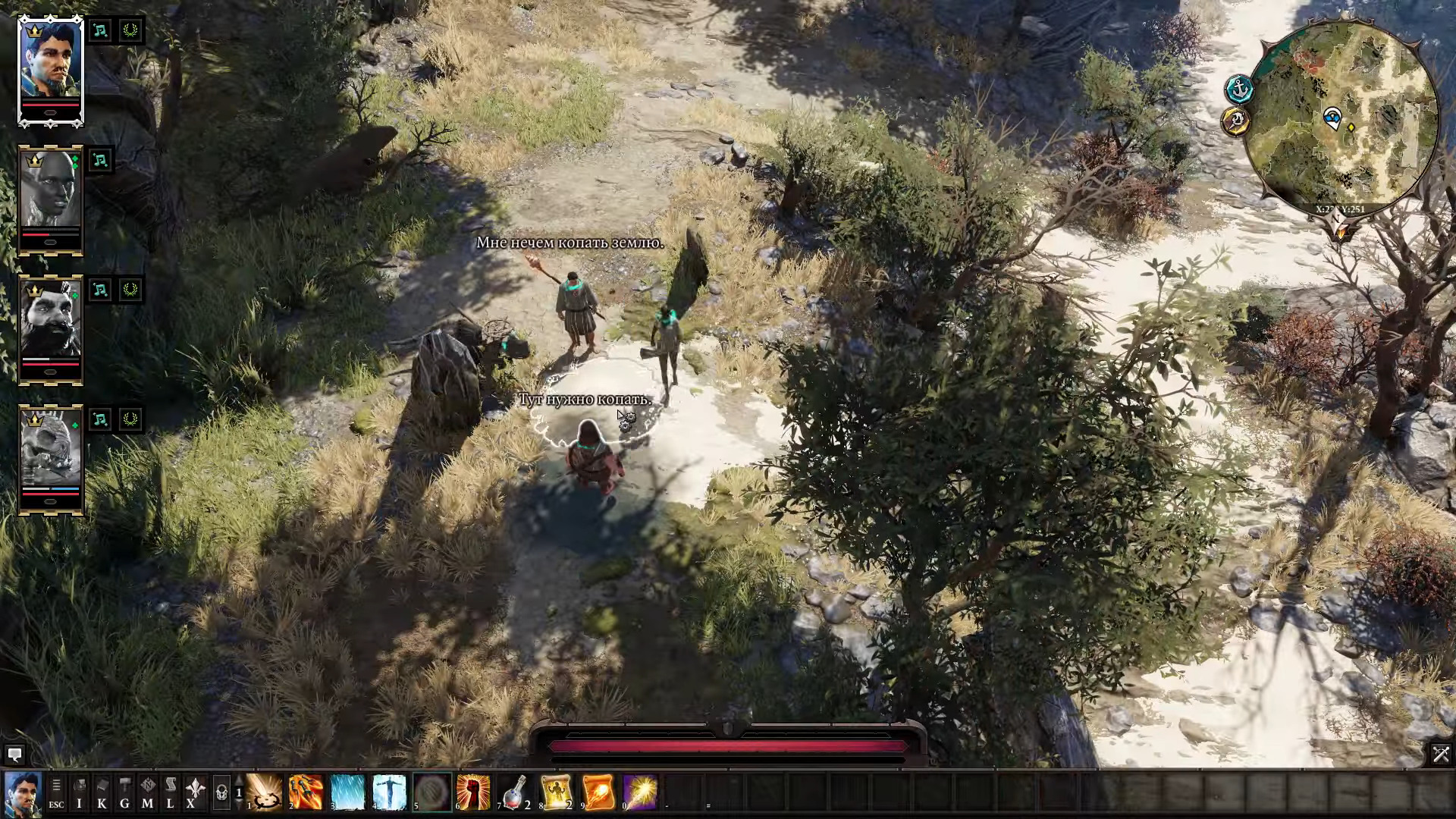Use the flaming daggers skill

[306, 792]
